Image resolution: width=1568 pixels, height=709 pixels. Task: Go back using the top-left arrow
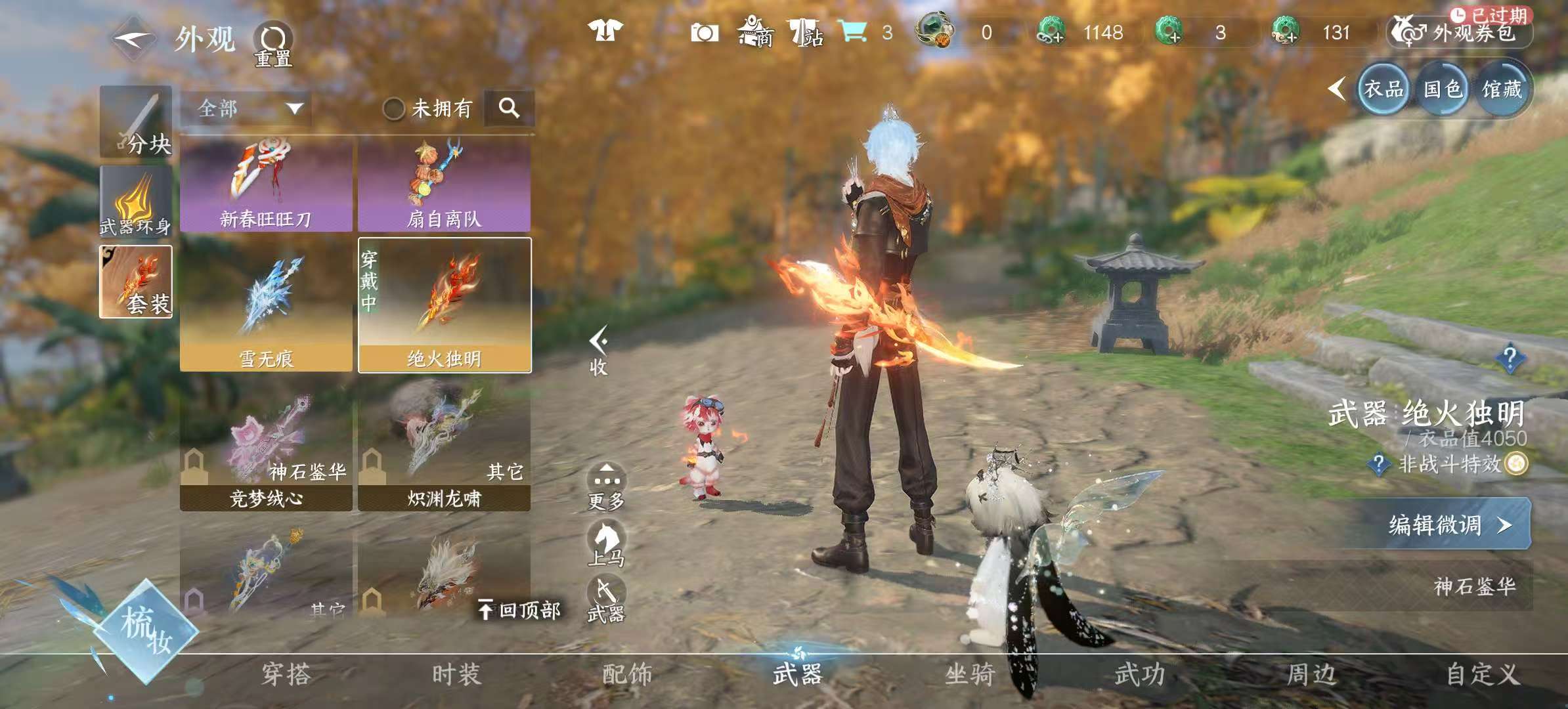133,39
